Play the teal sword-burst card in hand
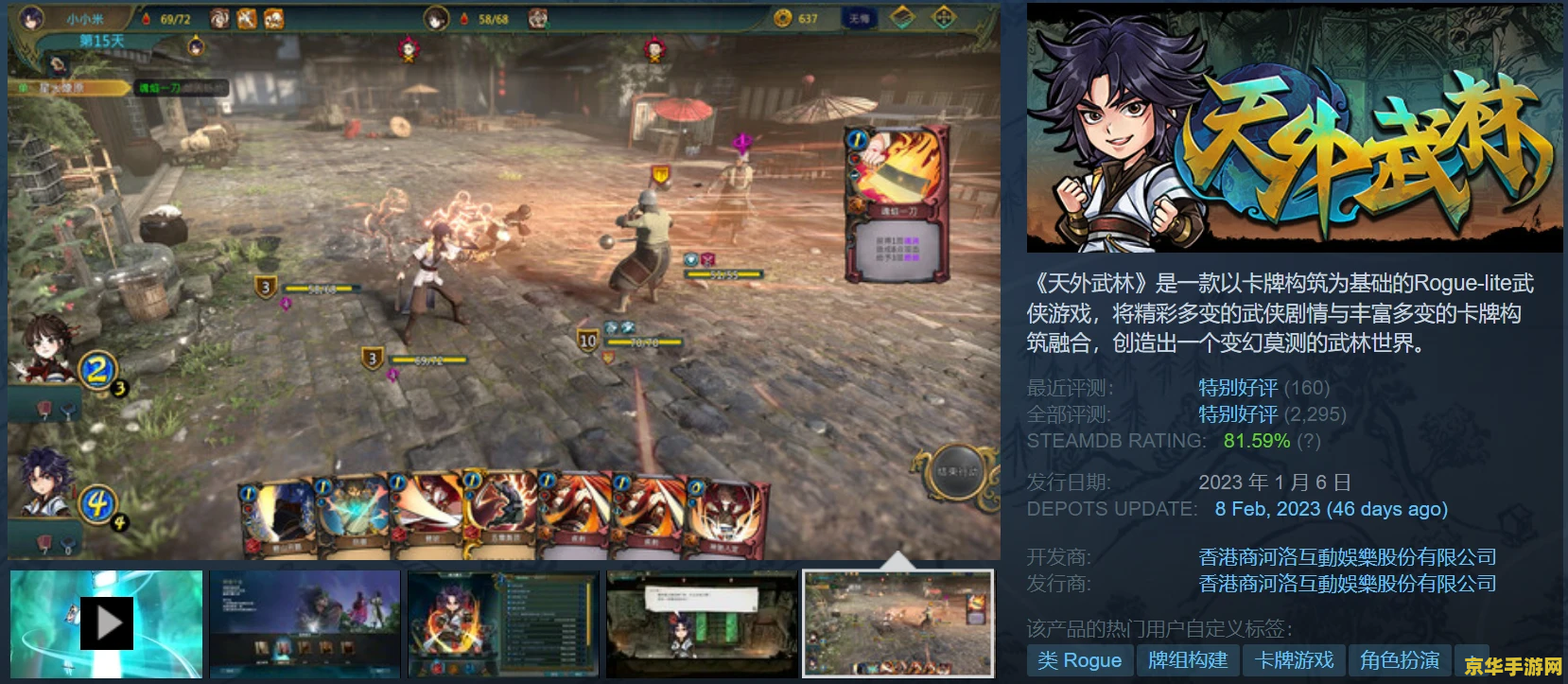1568x684 pixels. click(x=352, y=515)
